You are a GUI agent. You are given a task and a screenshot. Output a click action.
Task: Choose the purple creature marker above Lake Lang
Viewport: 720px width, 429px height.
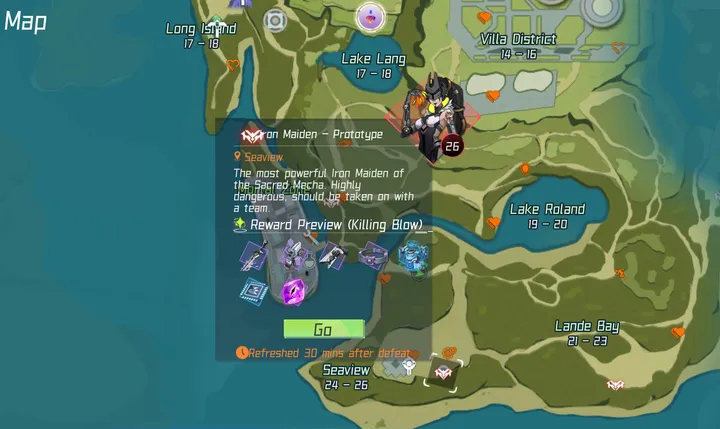point(371,16)
